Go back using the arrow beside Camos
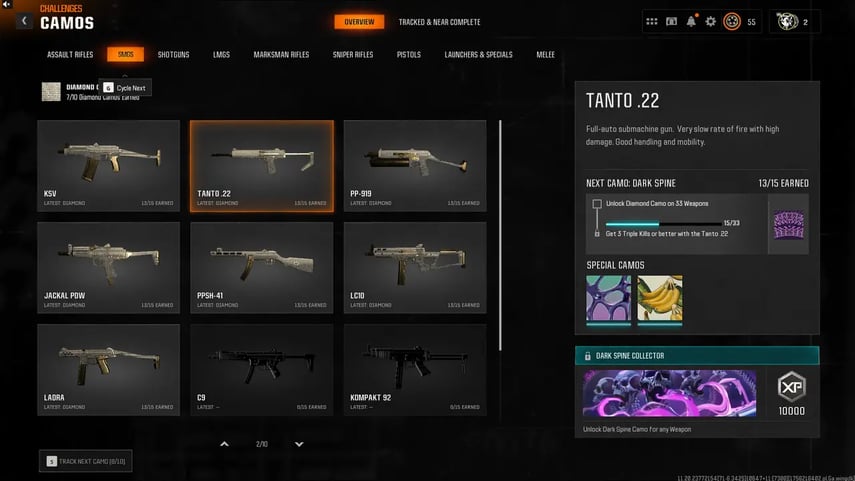855x481 pixels. [x=24, y=21]
